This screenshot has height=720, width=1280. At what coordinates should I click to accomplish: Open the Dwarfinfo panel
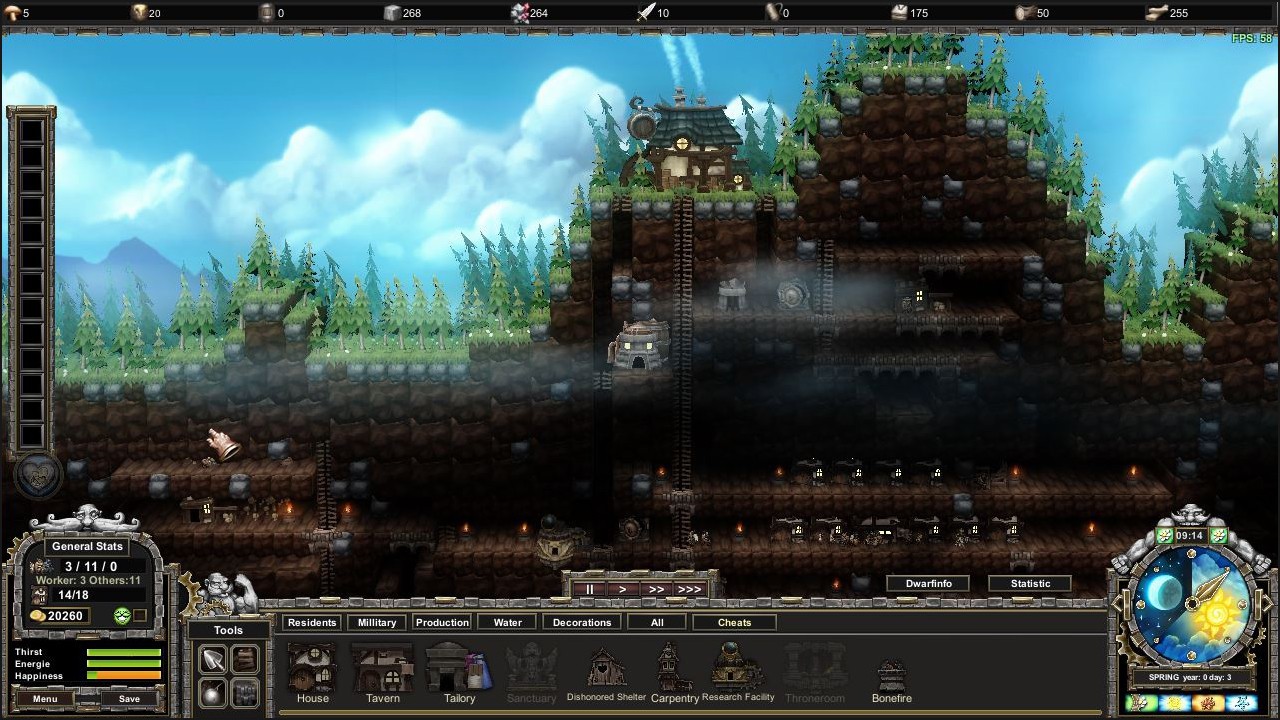[x=927, y=583]
